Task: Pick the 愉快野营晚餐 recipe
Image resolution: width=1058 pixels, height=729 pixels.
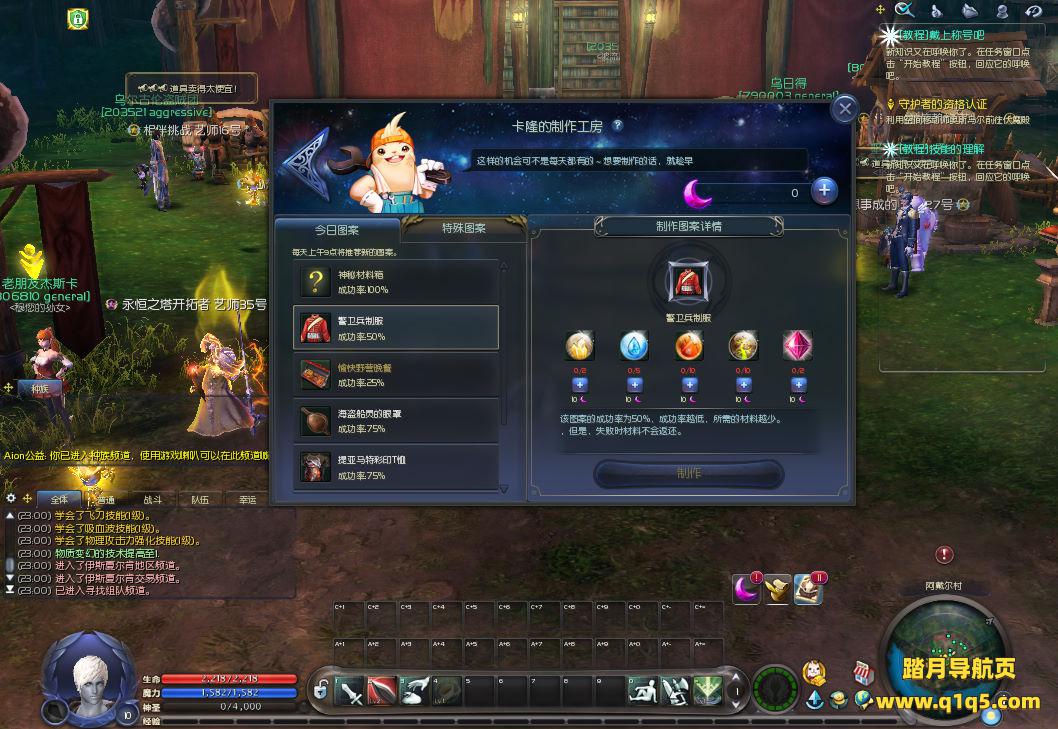Action: click(x=396, y=375)
